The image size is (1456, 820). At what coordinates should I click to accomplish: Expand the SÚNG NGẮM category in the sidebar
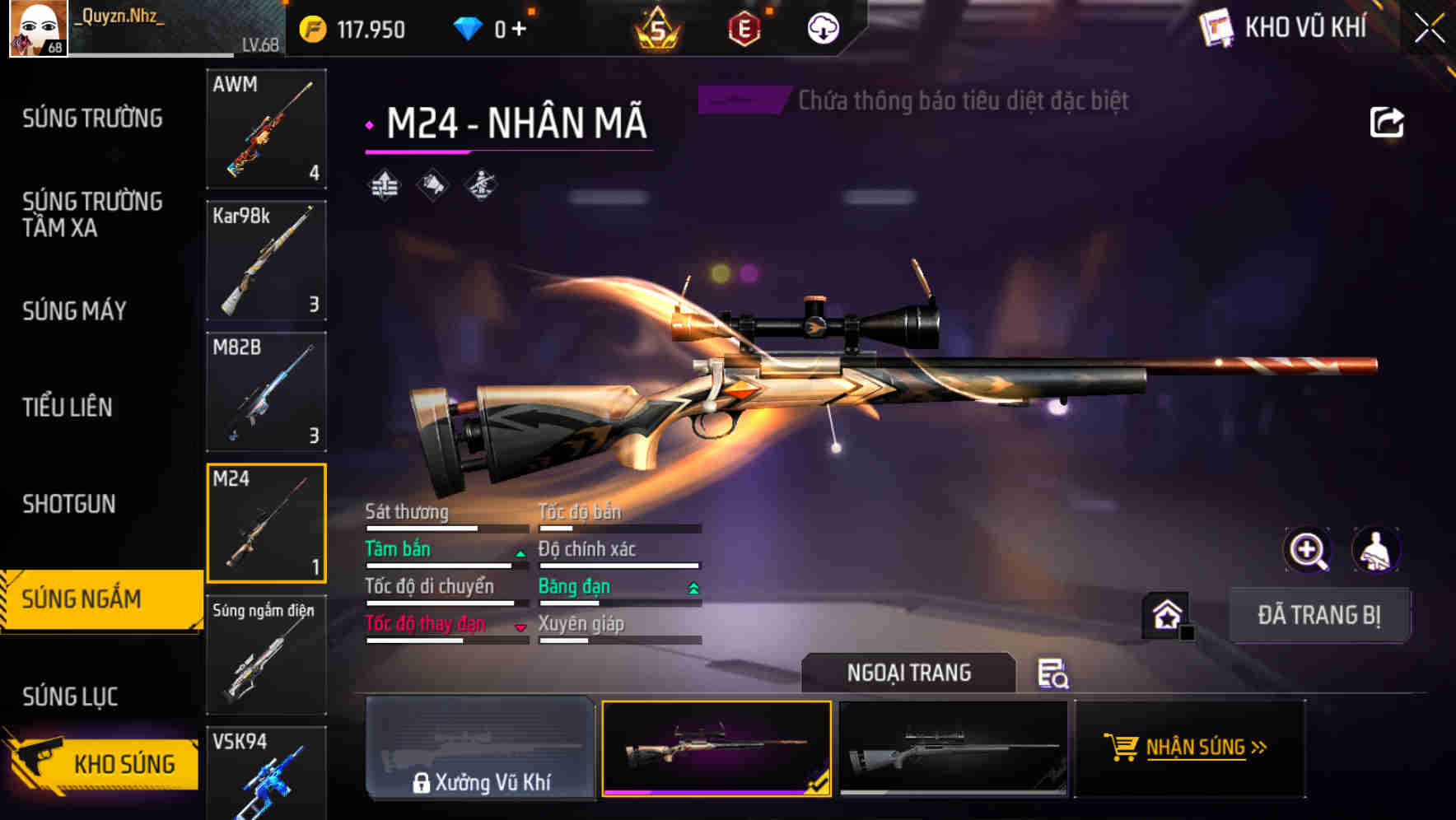pyautogui.click(x=91, y=599)
